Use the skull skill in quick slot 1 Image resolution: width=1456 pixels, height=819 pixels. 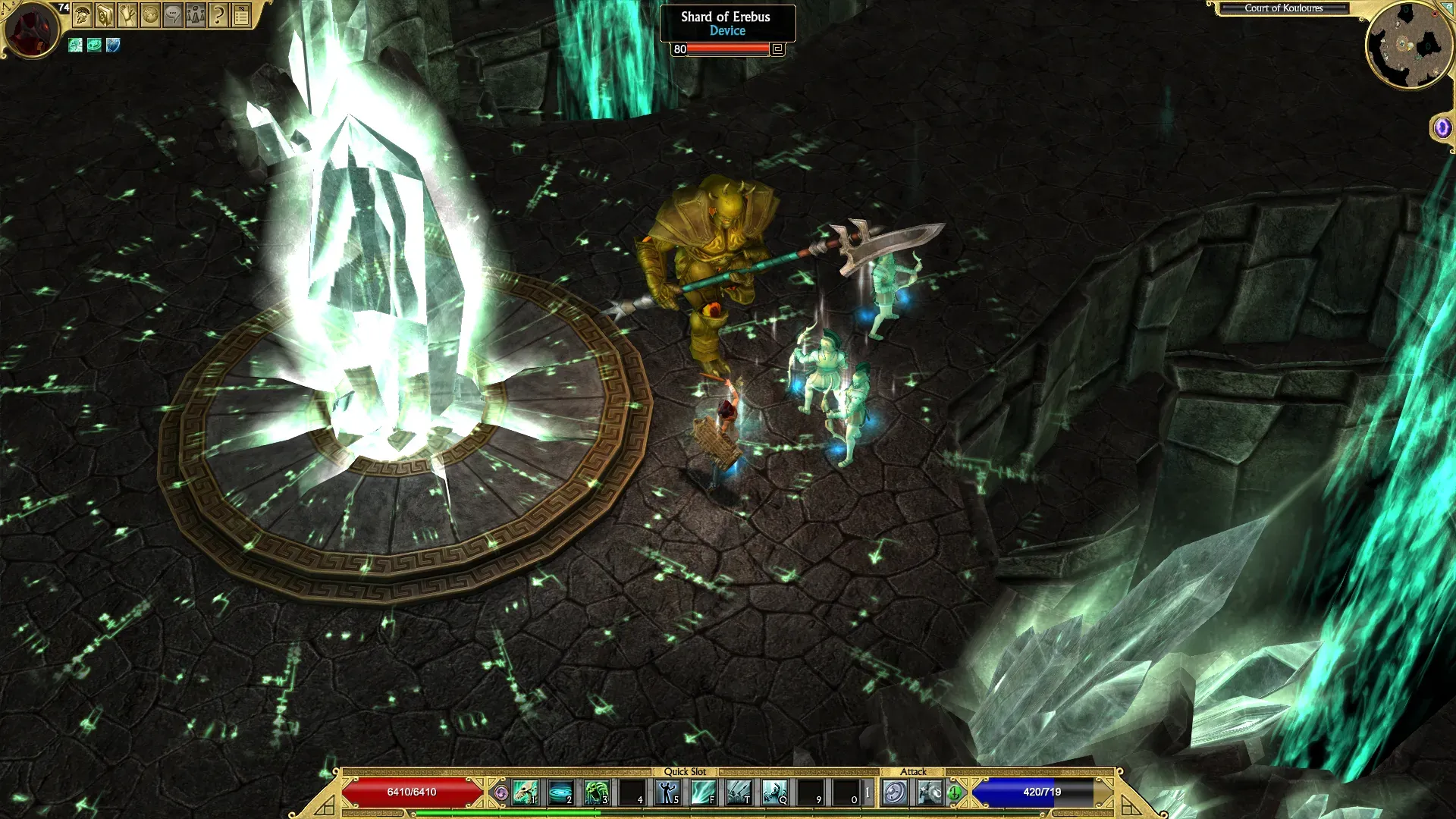click(525, 793)
